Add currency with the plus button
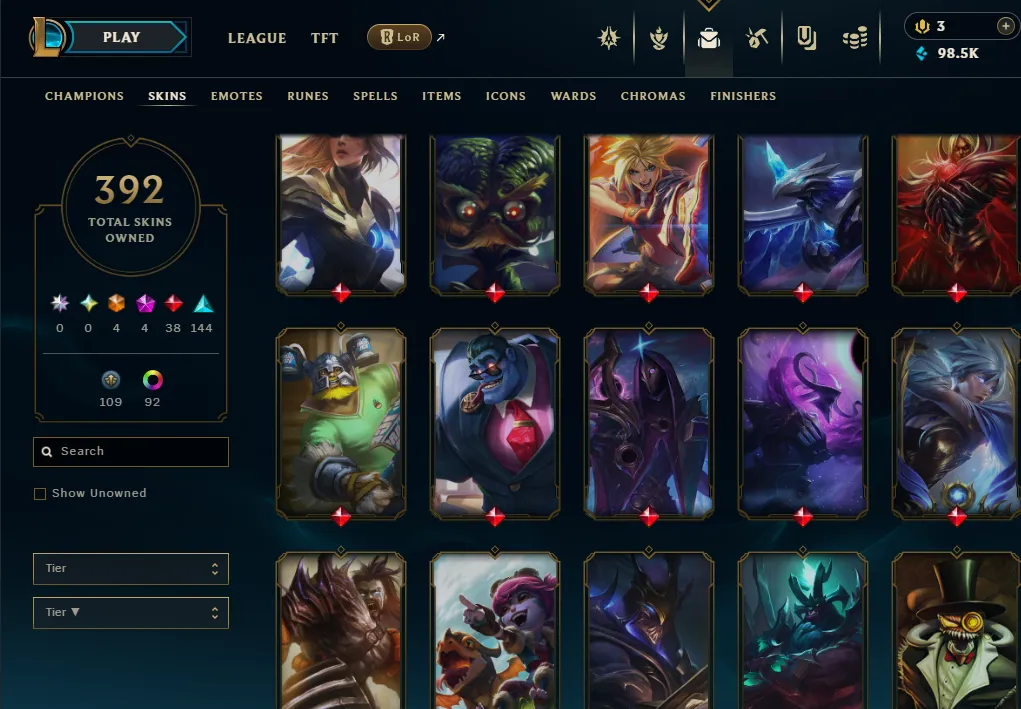Viewport: 1021px width, 709px height. pos(1006,26)
